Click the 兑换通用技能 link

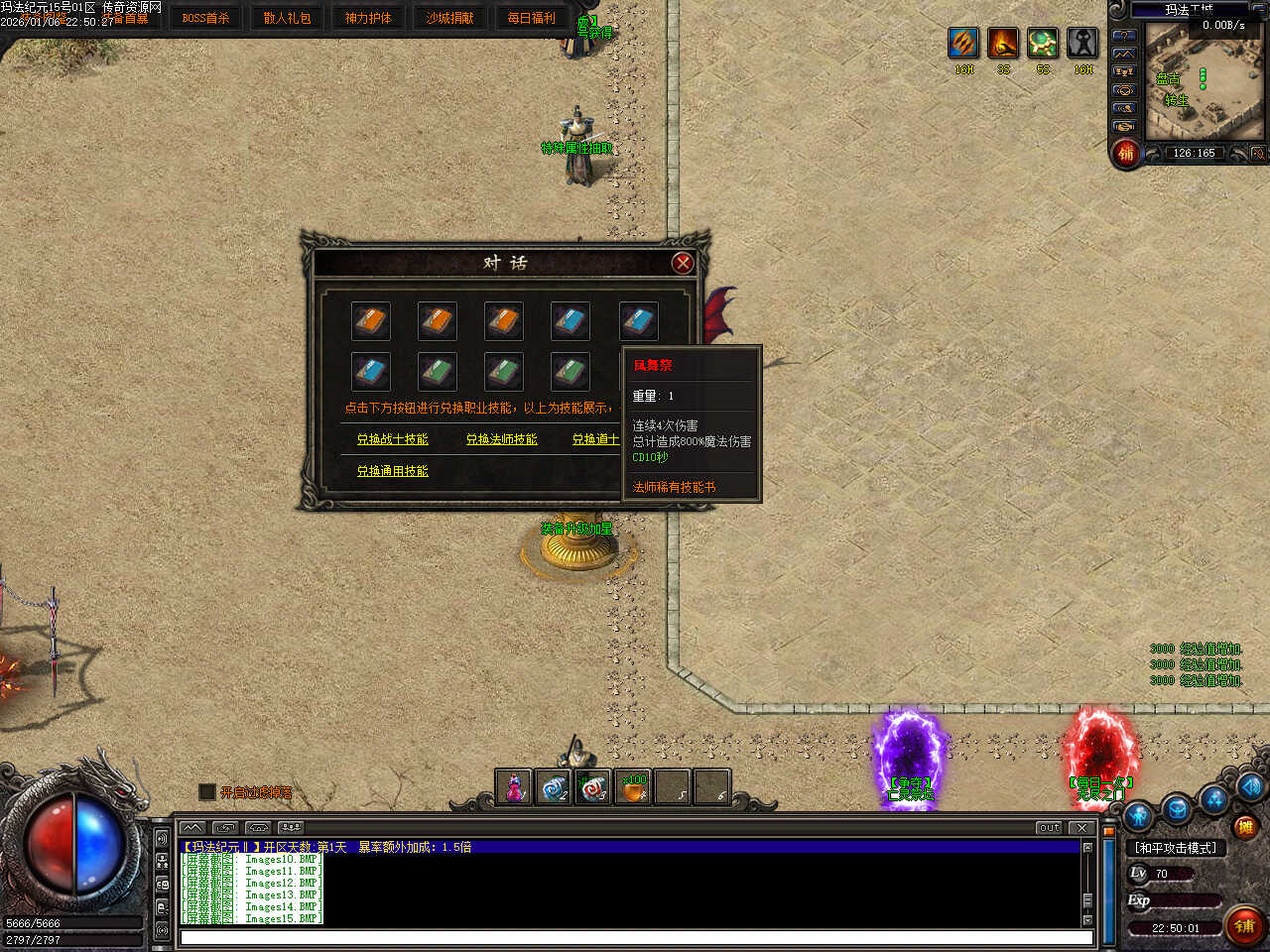(392, 471)
